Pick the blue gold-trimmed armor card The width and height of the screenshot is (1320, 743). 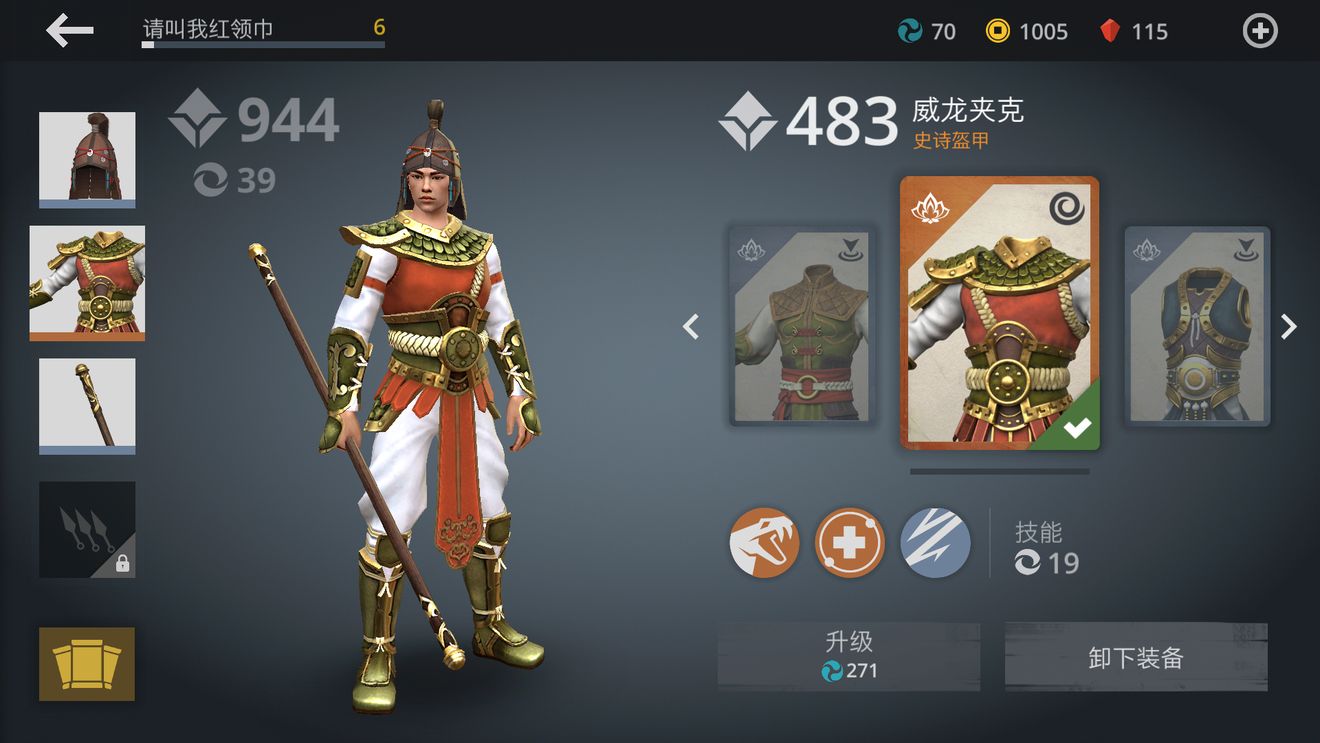tap(1197, 326)
